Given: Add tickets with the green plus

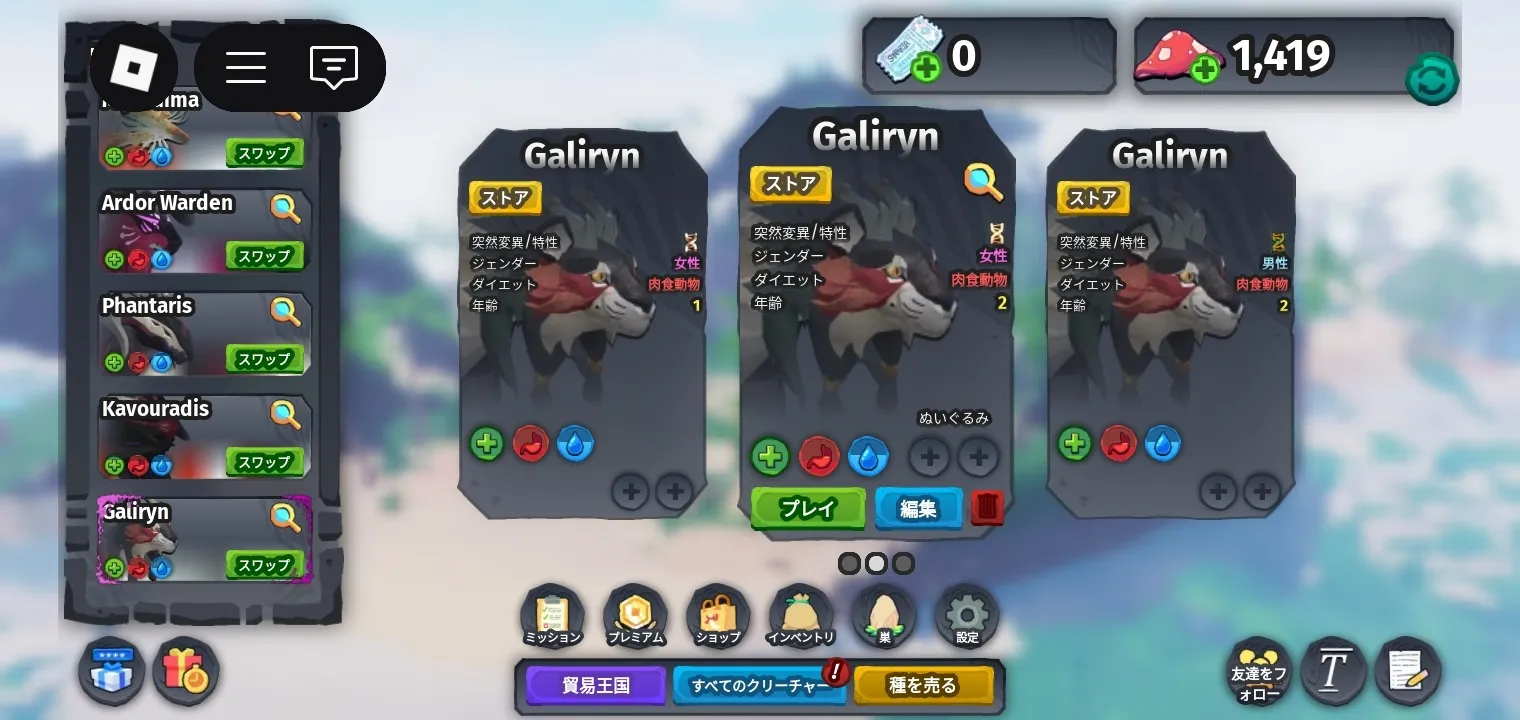Looking at the screenshot, I should coord(926,70).
